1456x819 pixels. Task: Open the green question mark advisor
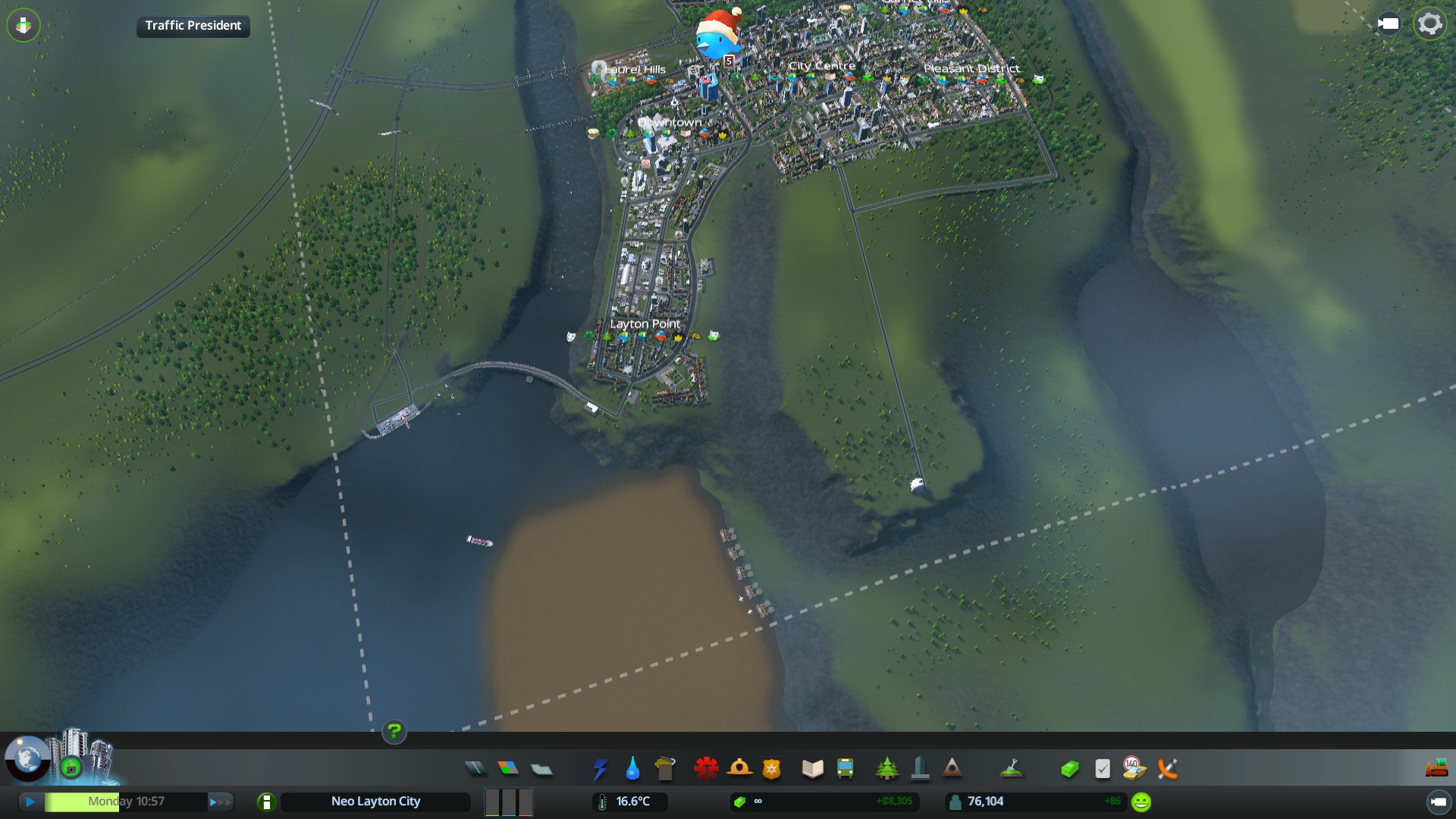394,732
